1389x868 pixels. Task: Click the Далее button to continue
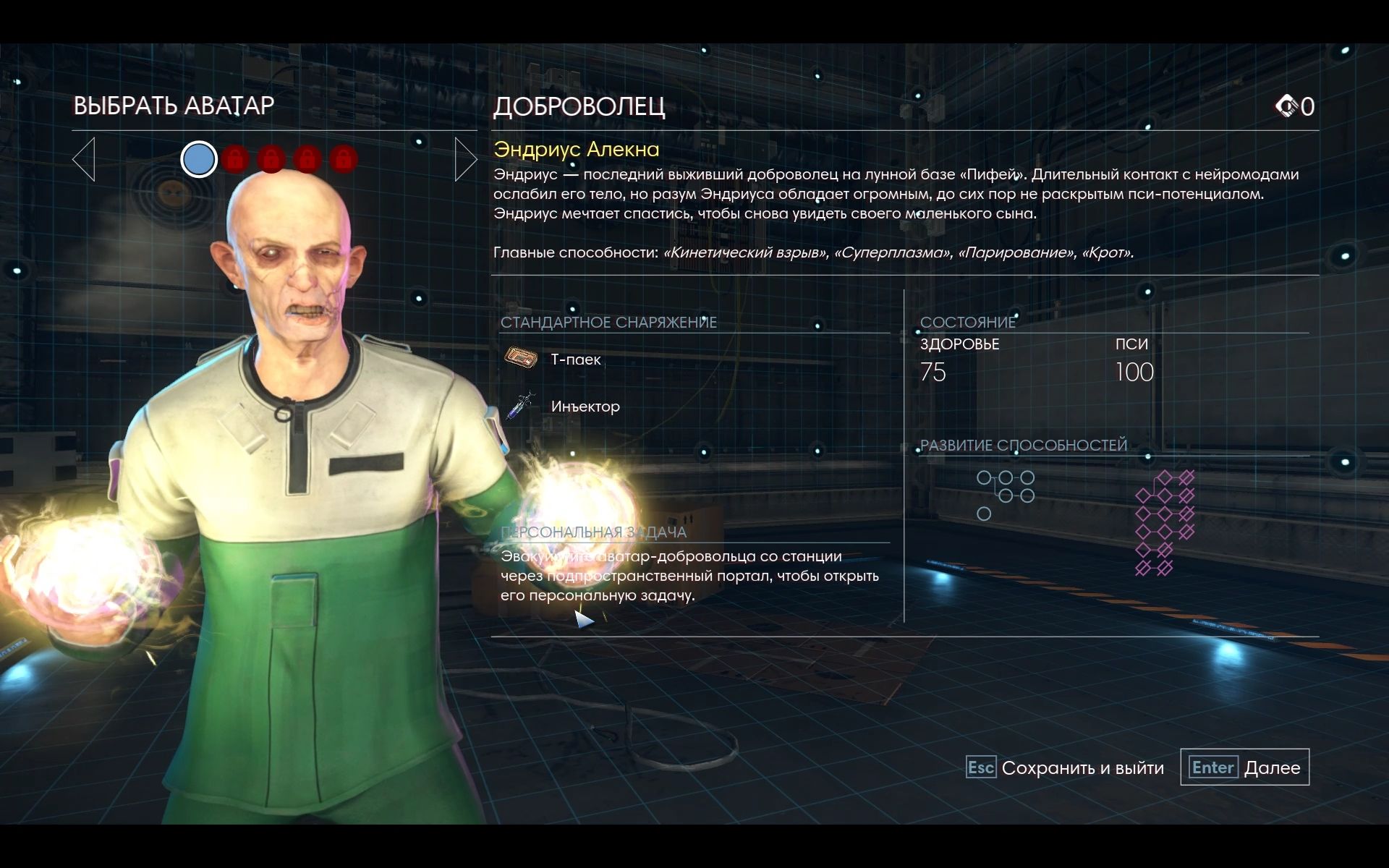pyautogui.click(x=1245, y=767)
